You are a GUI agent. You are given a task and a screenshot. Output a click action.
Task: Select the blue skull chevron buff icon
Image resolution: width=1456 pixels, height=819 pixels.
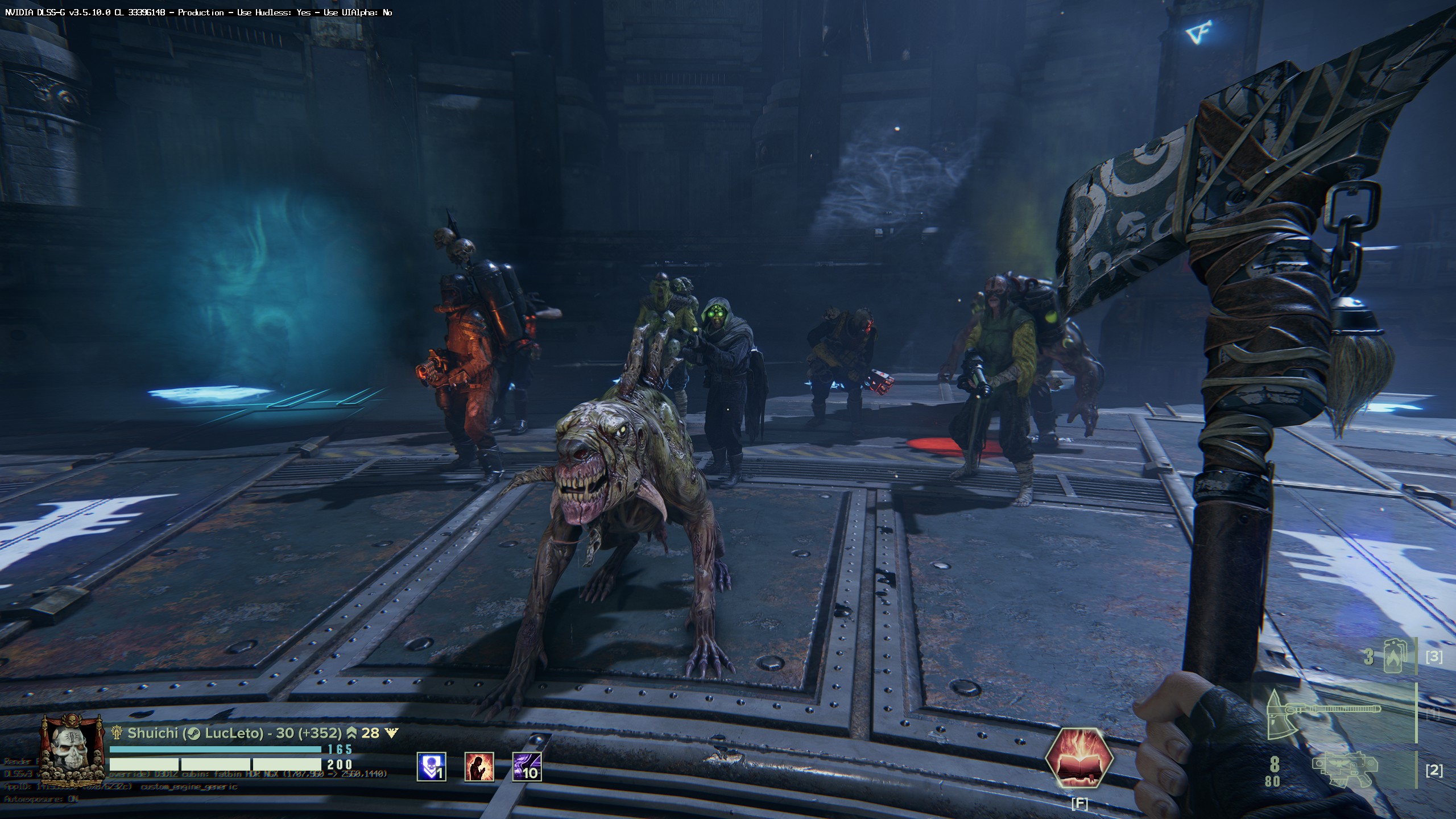click(431, 766)
